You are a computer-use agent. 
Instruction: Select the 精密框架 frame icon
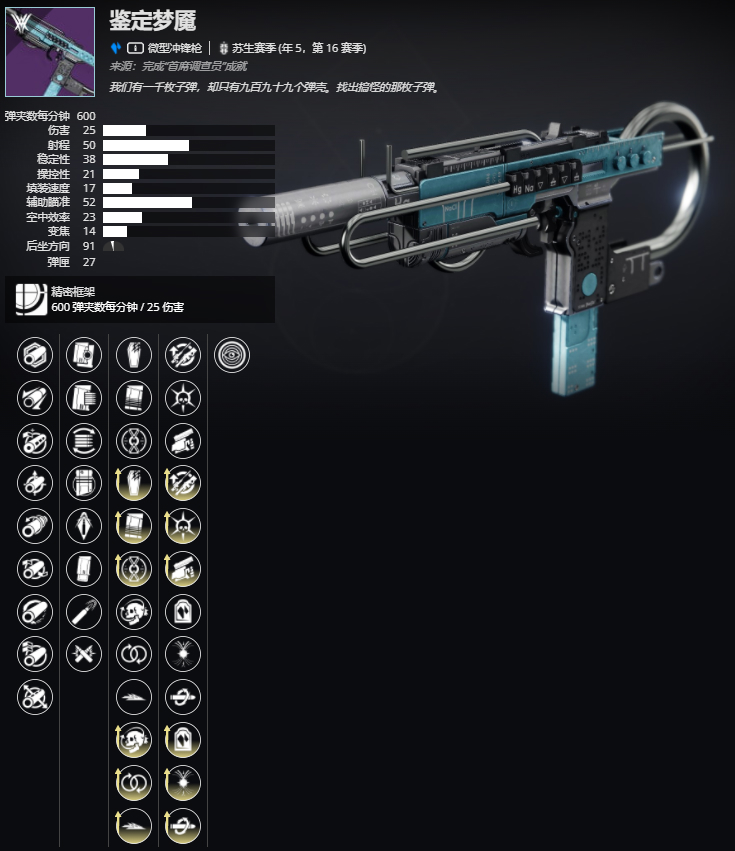coord(27,299)
